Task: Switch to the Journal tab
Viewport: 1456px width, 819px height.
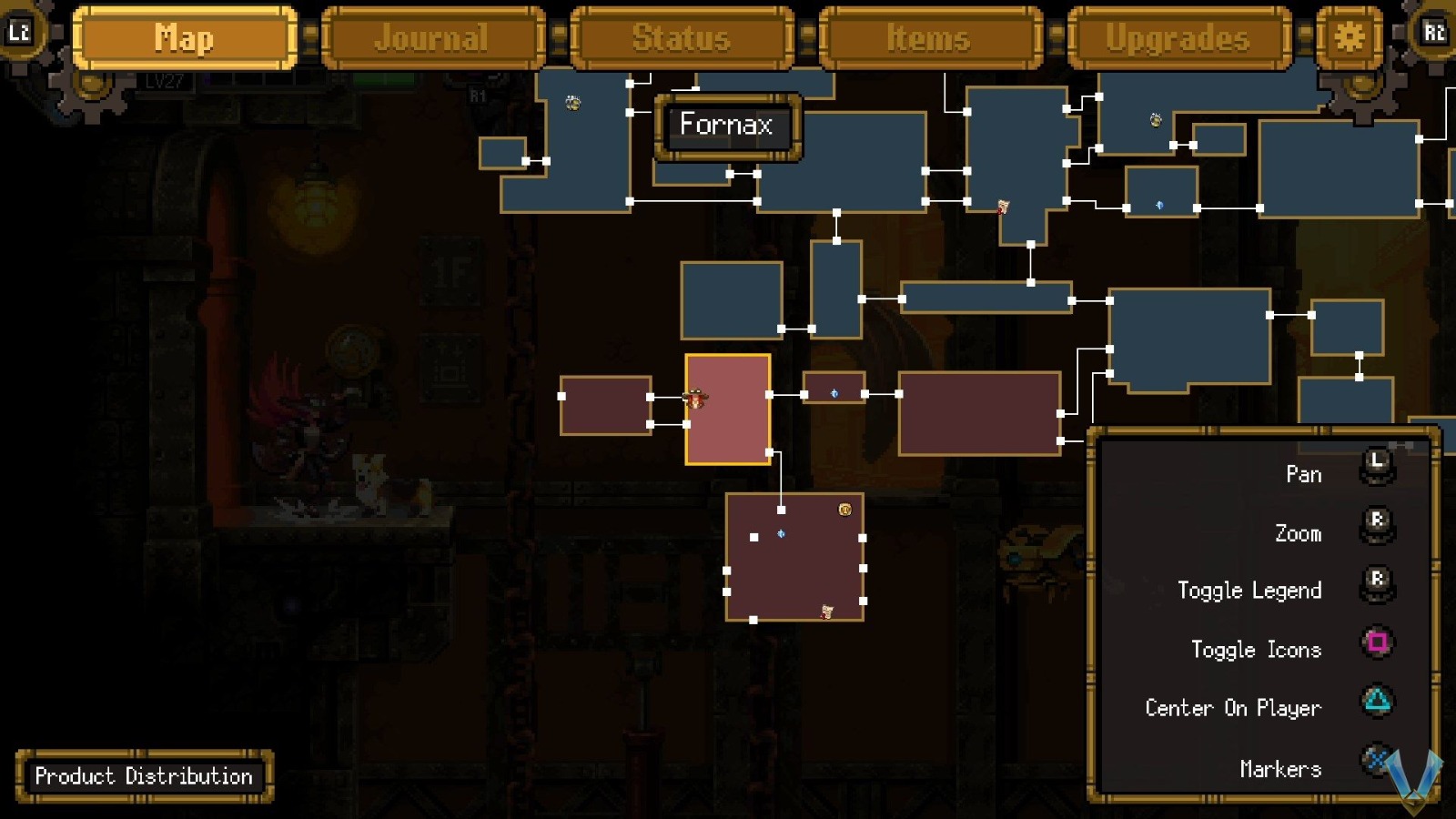Action: pyautogui.click(x=432, y=38)
